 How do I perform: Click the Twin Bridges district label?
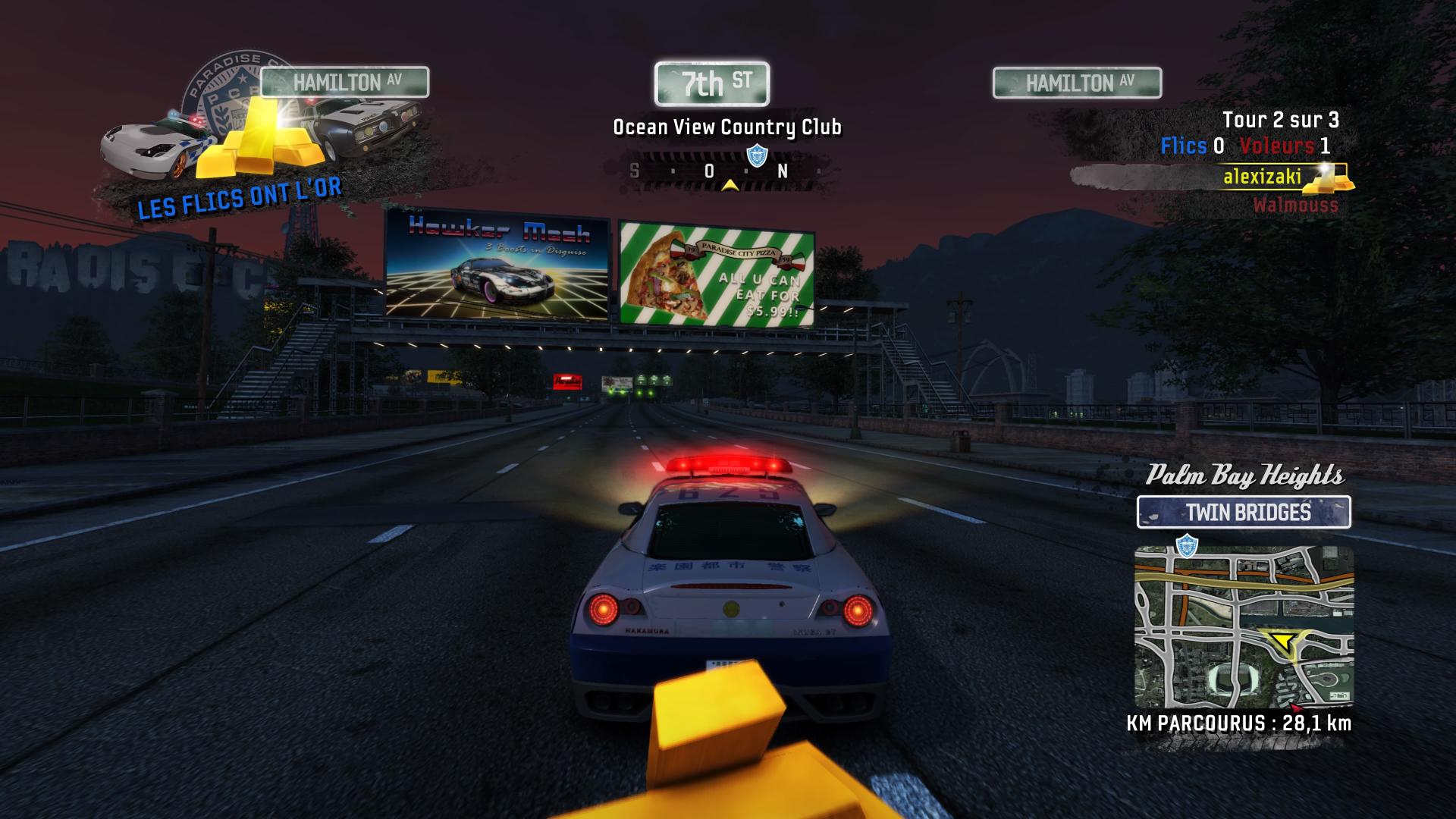tap(1244, 513)
